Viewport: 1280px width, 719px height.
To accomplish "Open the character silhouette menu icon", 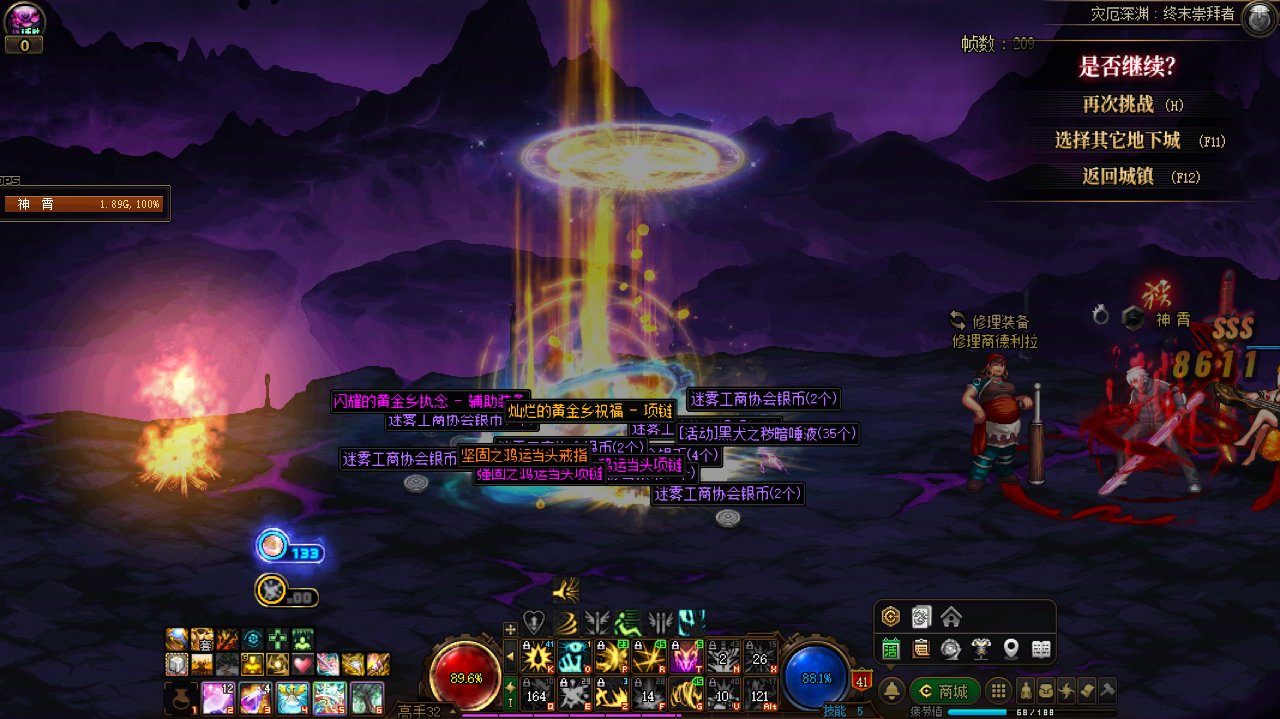I will click(1025, 690).
